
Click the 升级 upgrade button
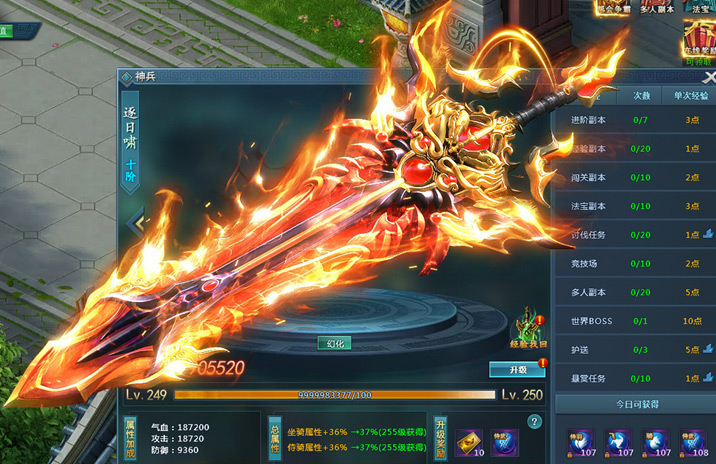coord(516,370)
